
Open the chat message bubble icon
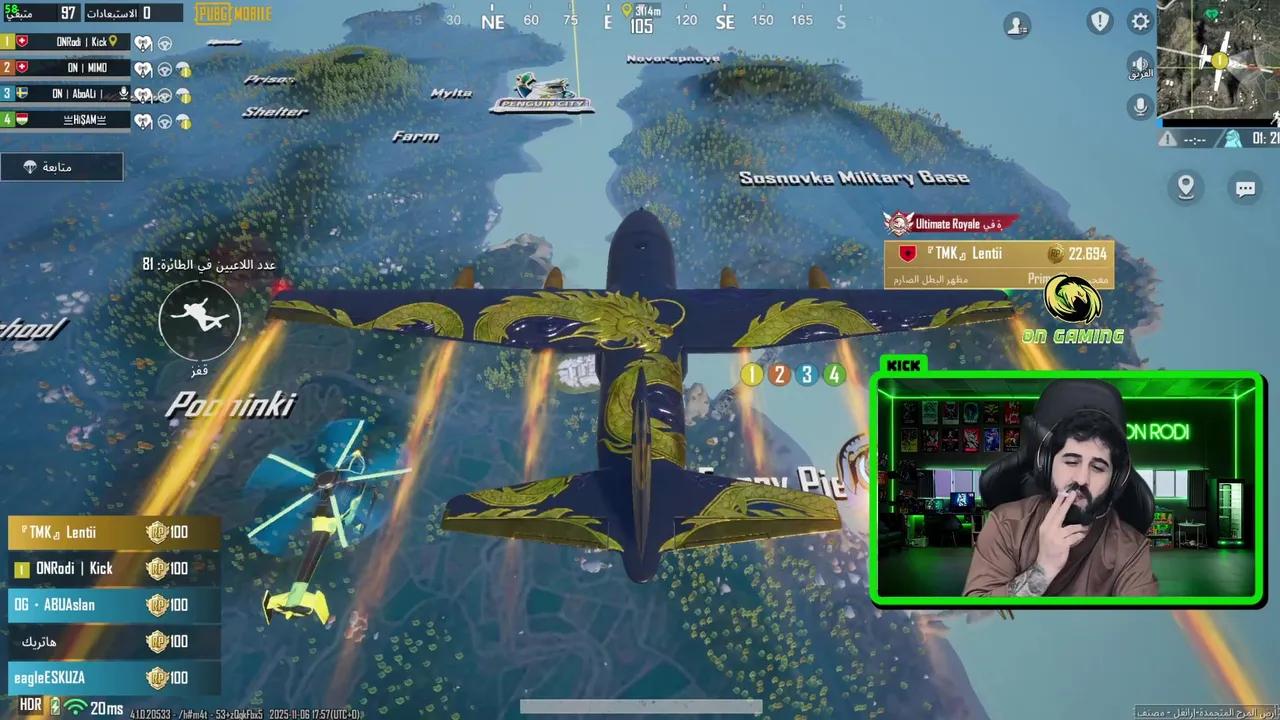[x=1244, y=188]
